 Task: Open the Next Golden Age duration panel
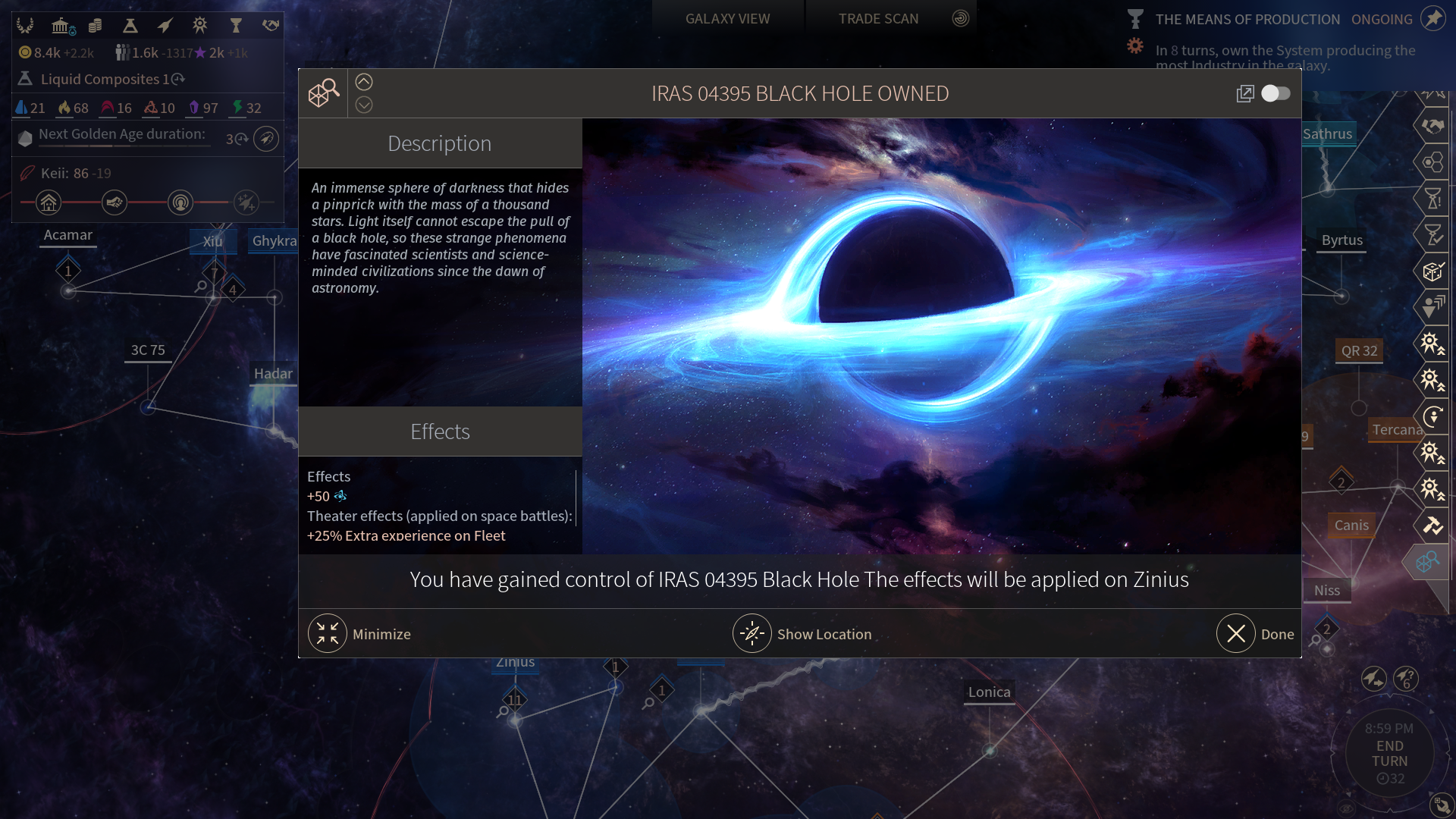click(x=121, y=134)
